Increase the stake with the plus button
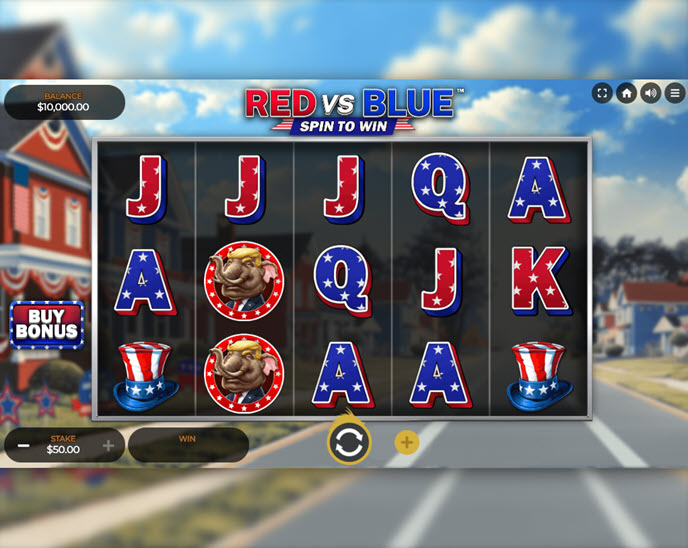The height and width of the screenshot is (548, 688). pos(109,445)
